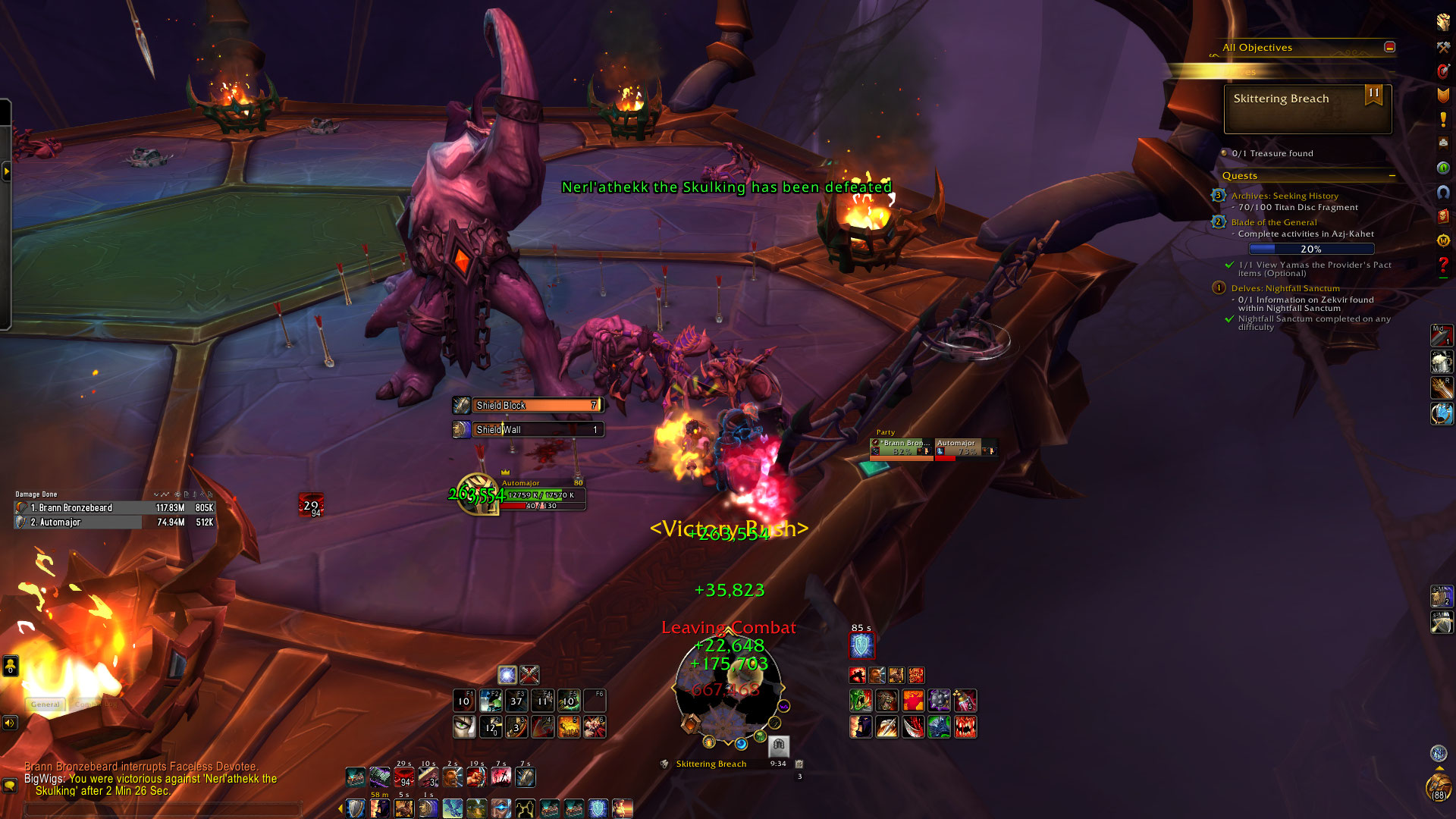Image resolution: width=1456 pixels, height=819 pixels.
Task: Collapse the All Objectives tracker
Action: pos(1389,47)
